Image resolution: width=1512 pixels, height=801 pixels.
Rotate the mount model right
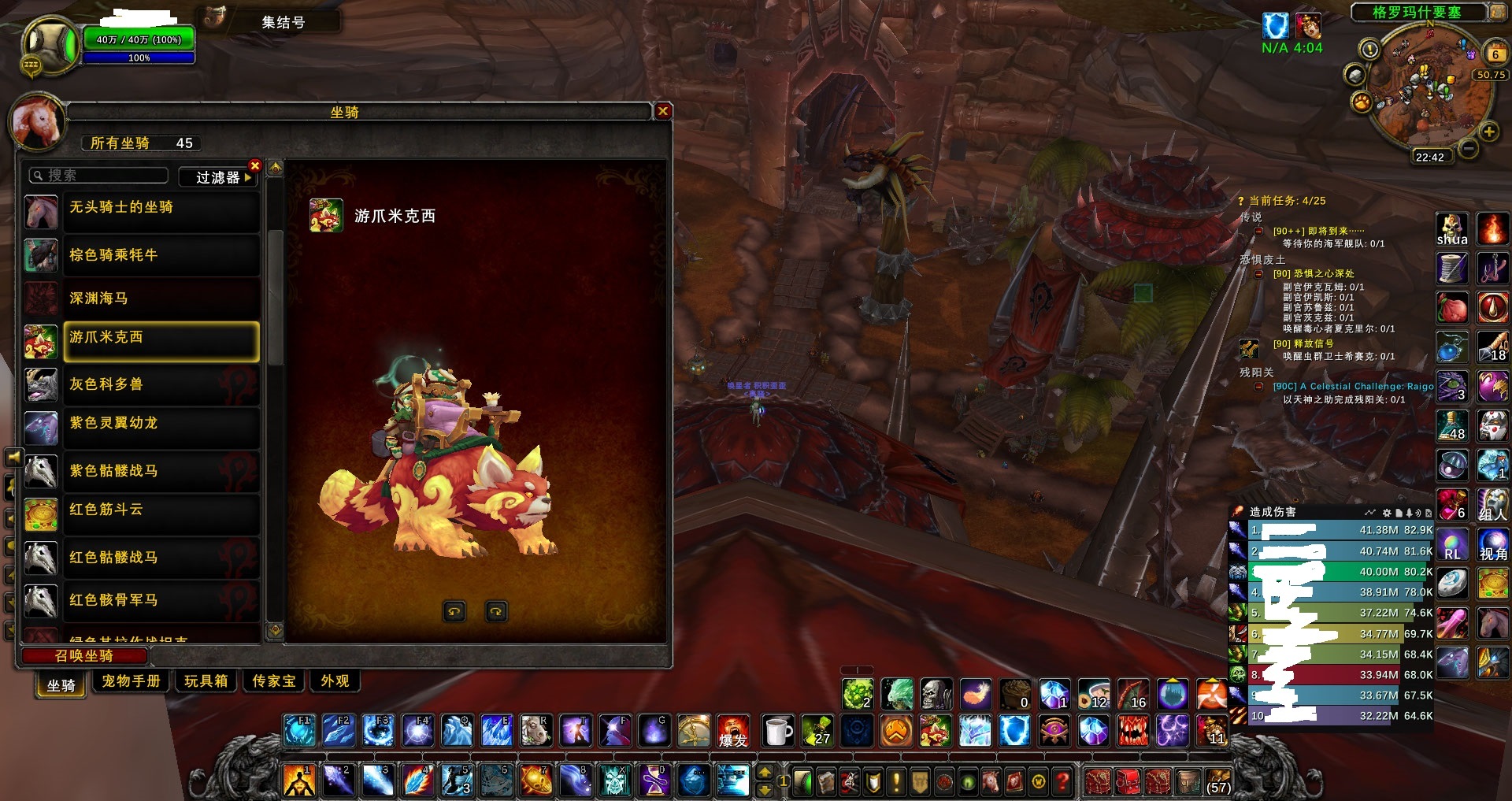click(496, 611)
